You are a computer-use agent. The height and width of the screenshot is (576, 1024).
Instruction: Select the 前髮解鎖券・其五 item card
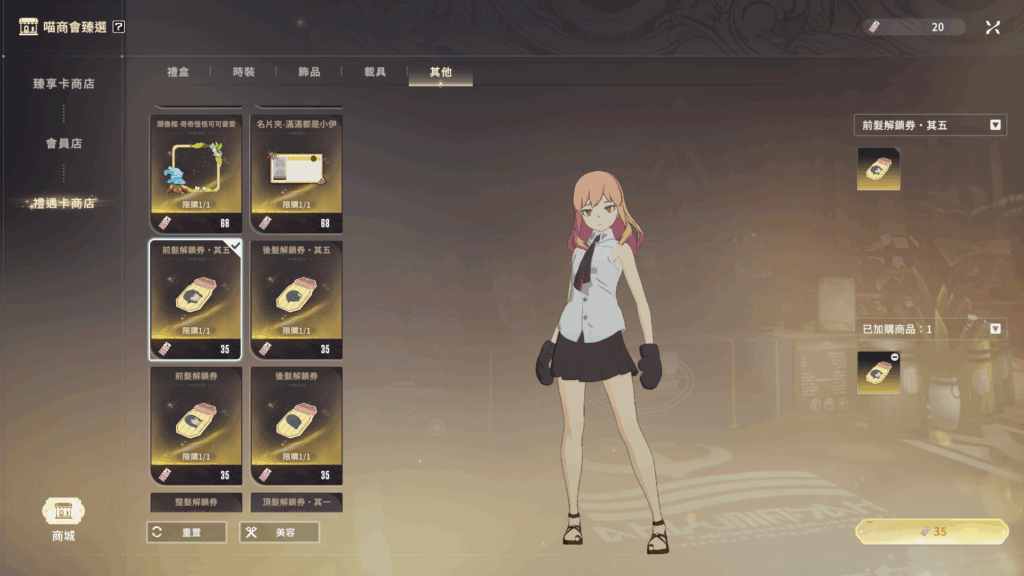[x=196, y=299]
